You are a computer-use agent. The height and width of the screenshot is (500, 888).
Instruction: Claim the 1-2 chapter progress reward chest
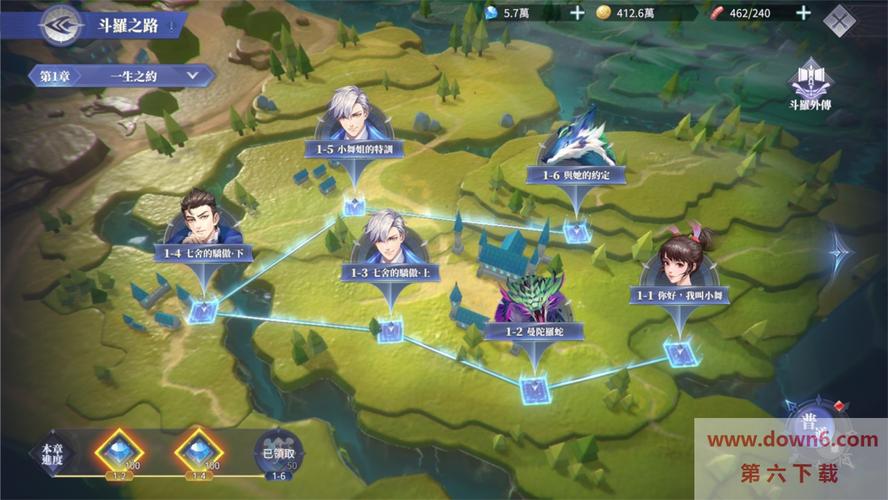pyautogui.click(x=119, y=449)
